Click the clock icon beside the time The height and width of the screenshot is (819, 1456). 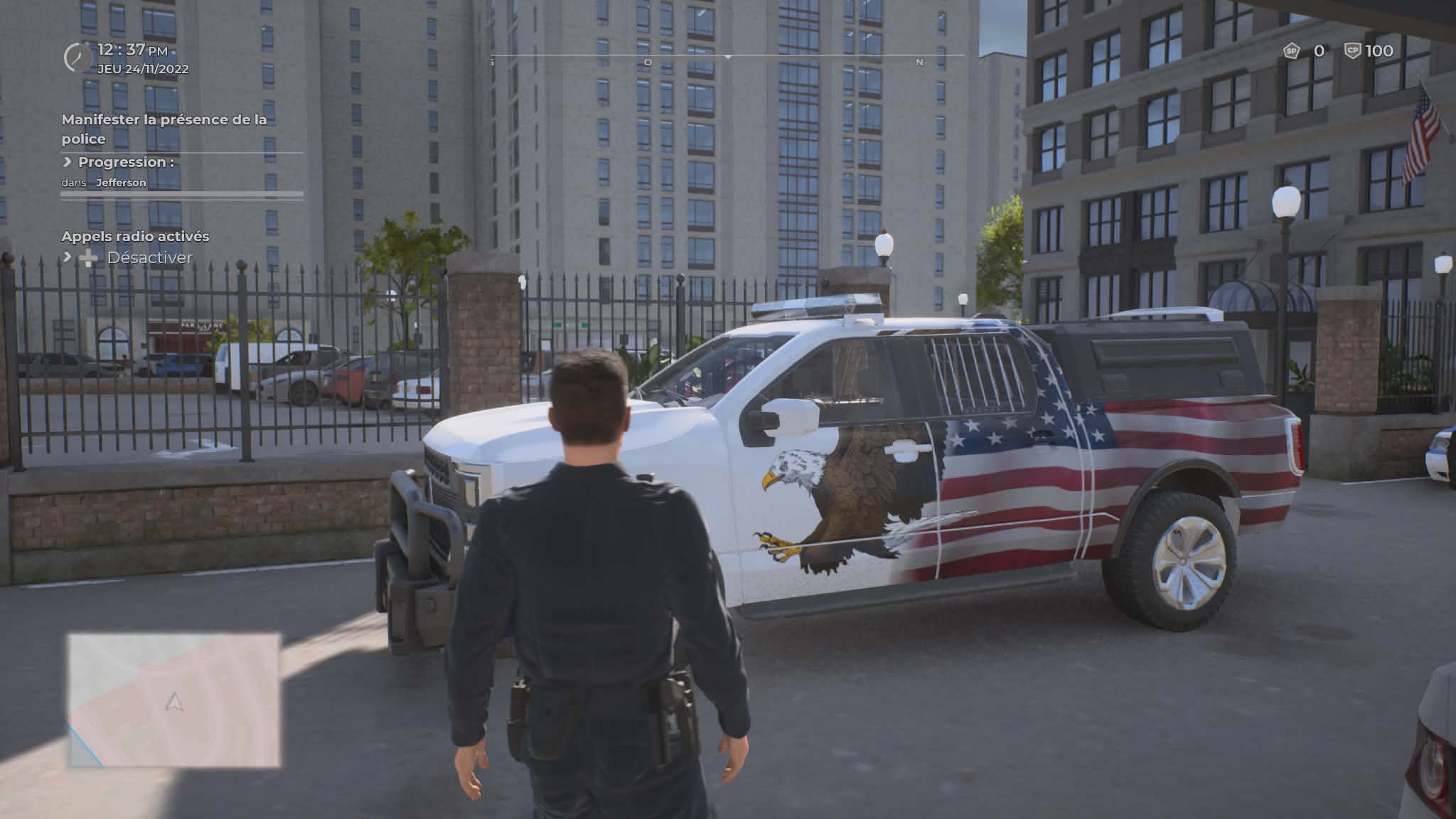[77, 58]
